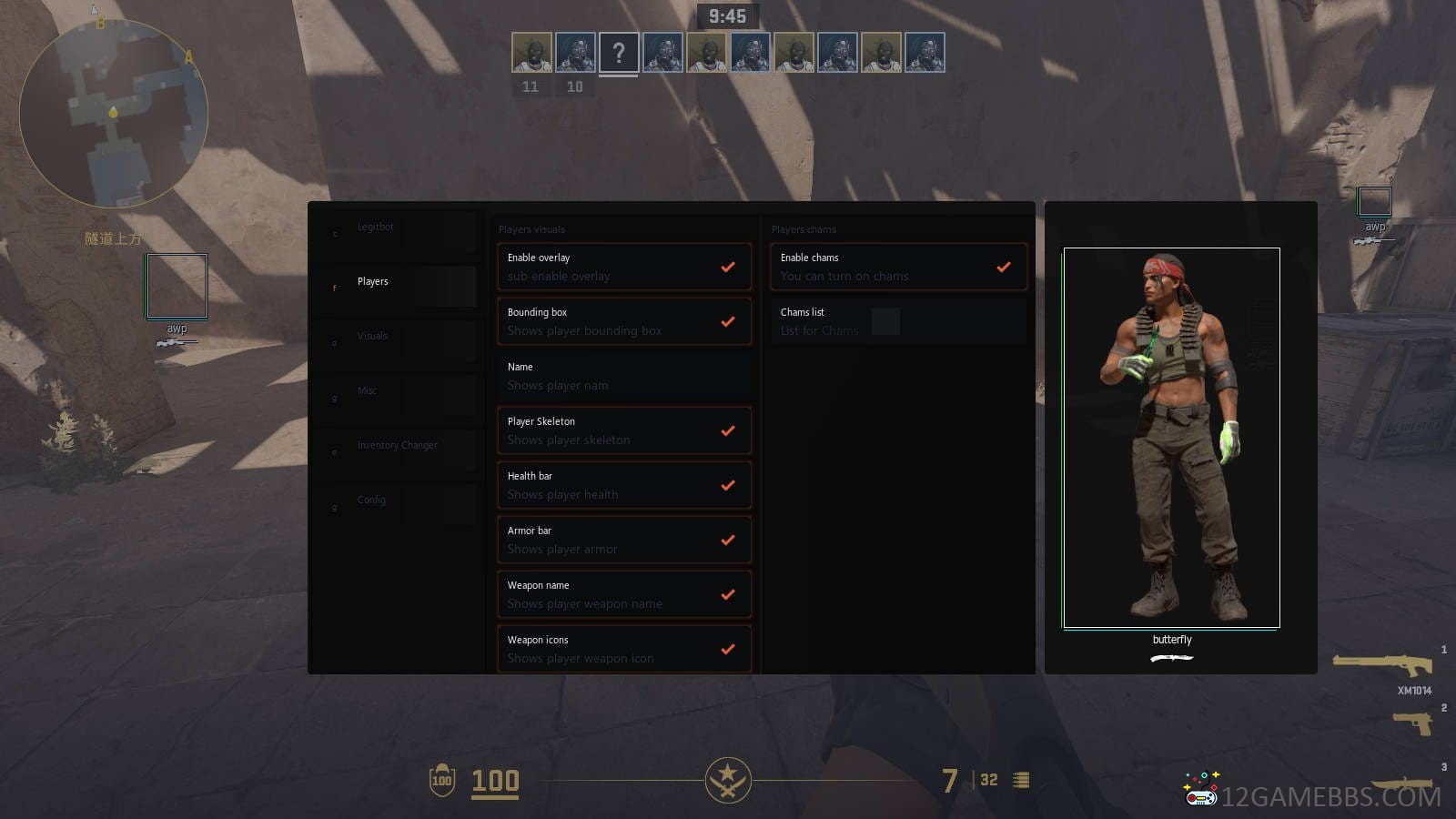Enable the Name display option
This screenshot has height=819, width=1456.
click(727, 377)
